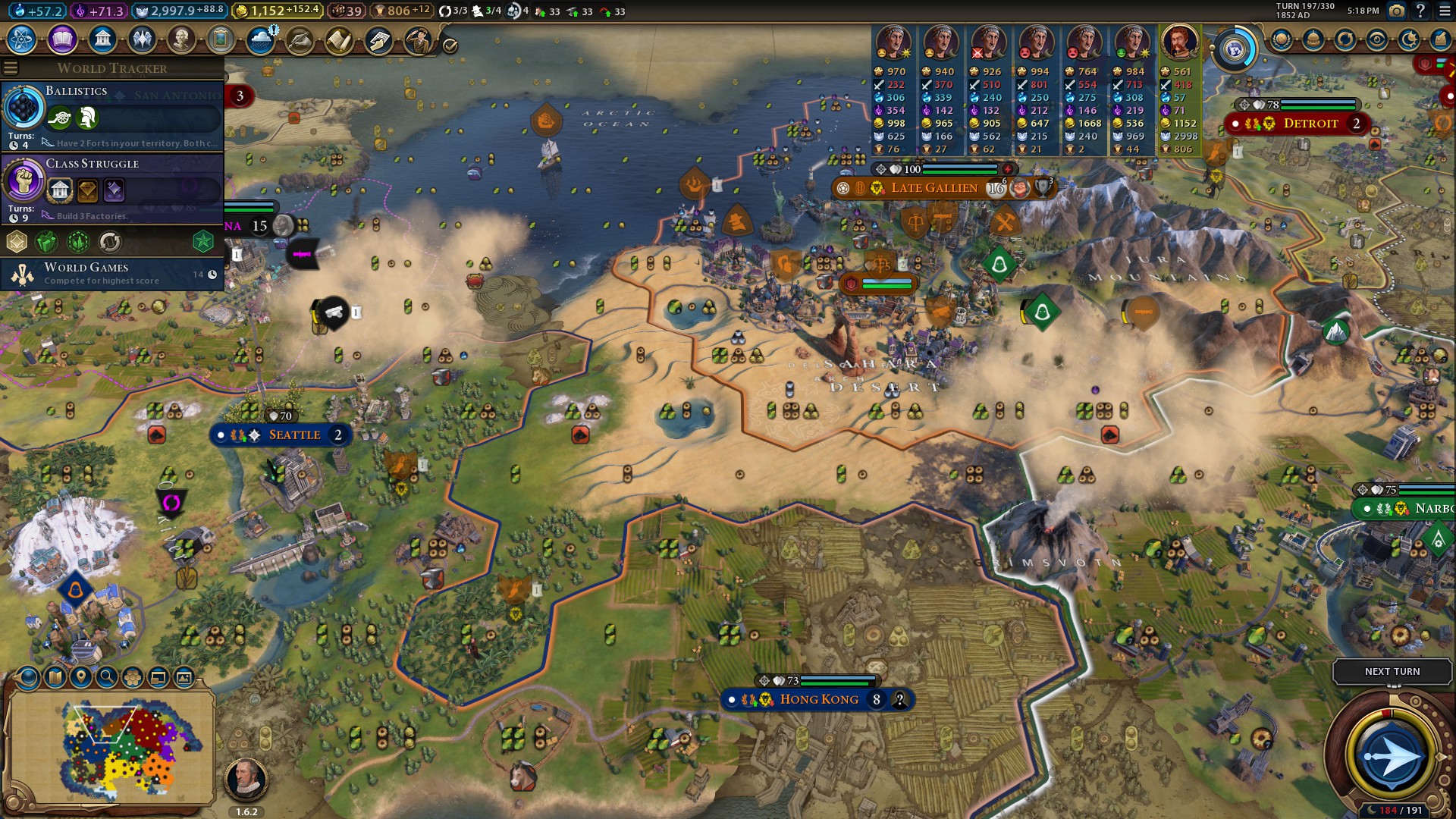This screenshot has width=1456, height=819.
Task: Select the Ballistics research tracker entry
Action: coord(112,115)
